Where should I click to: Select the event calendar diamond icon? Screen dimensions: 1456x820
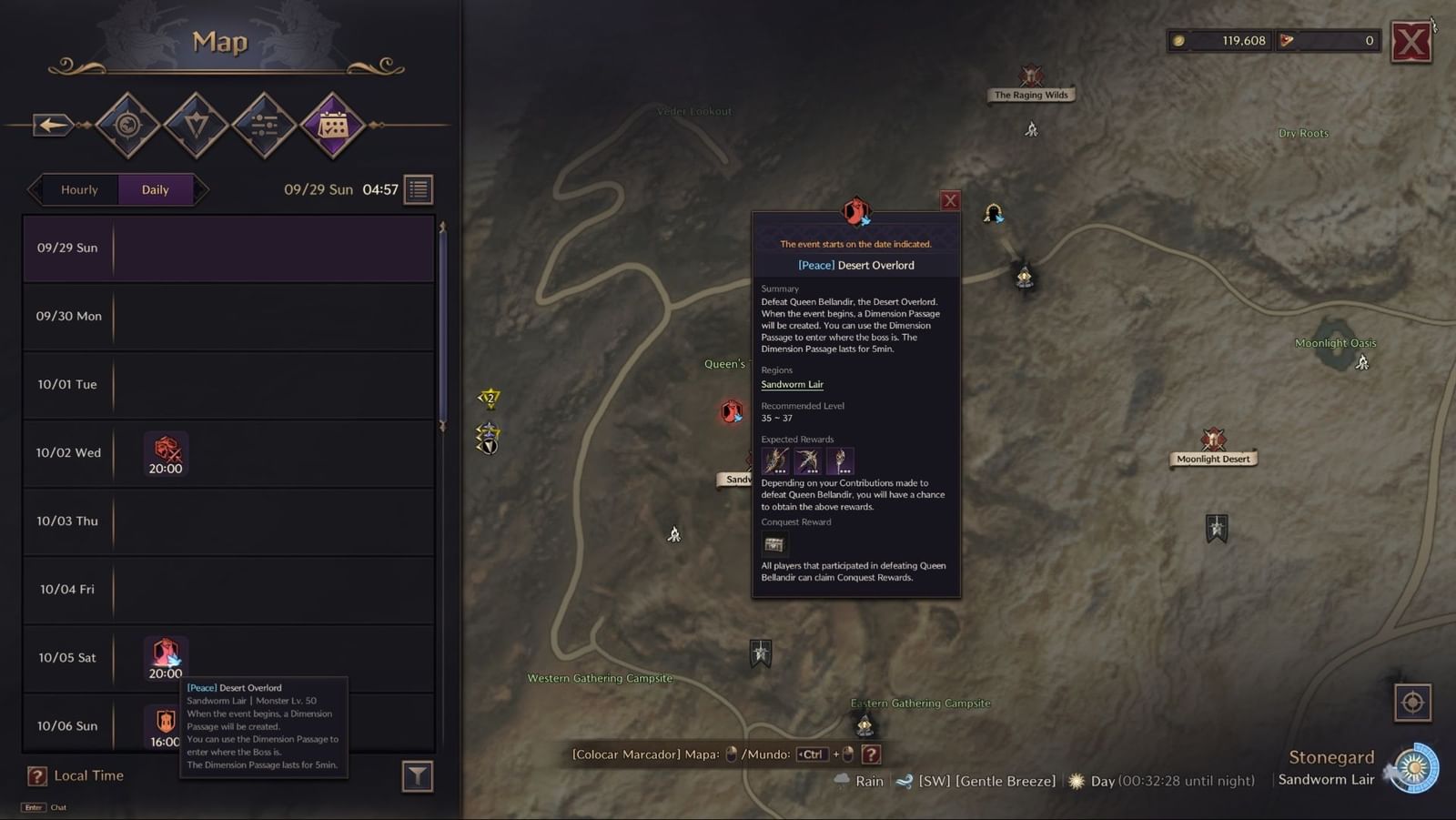(x=332, y=125)
